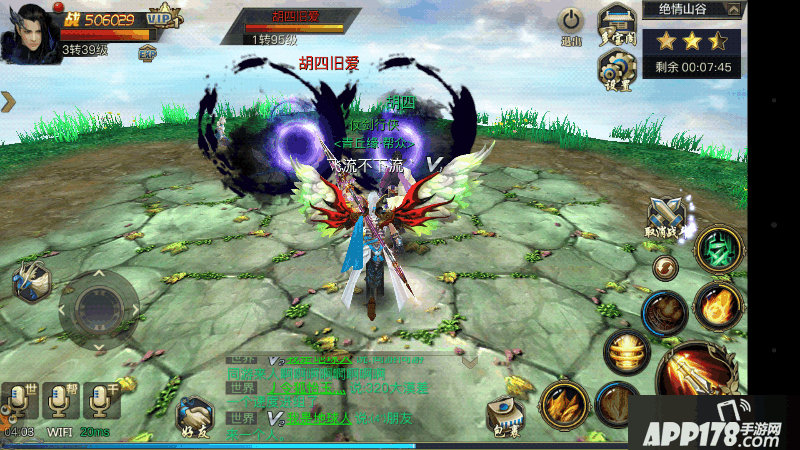Activate the green sword skill

717,249
